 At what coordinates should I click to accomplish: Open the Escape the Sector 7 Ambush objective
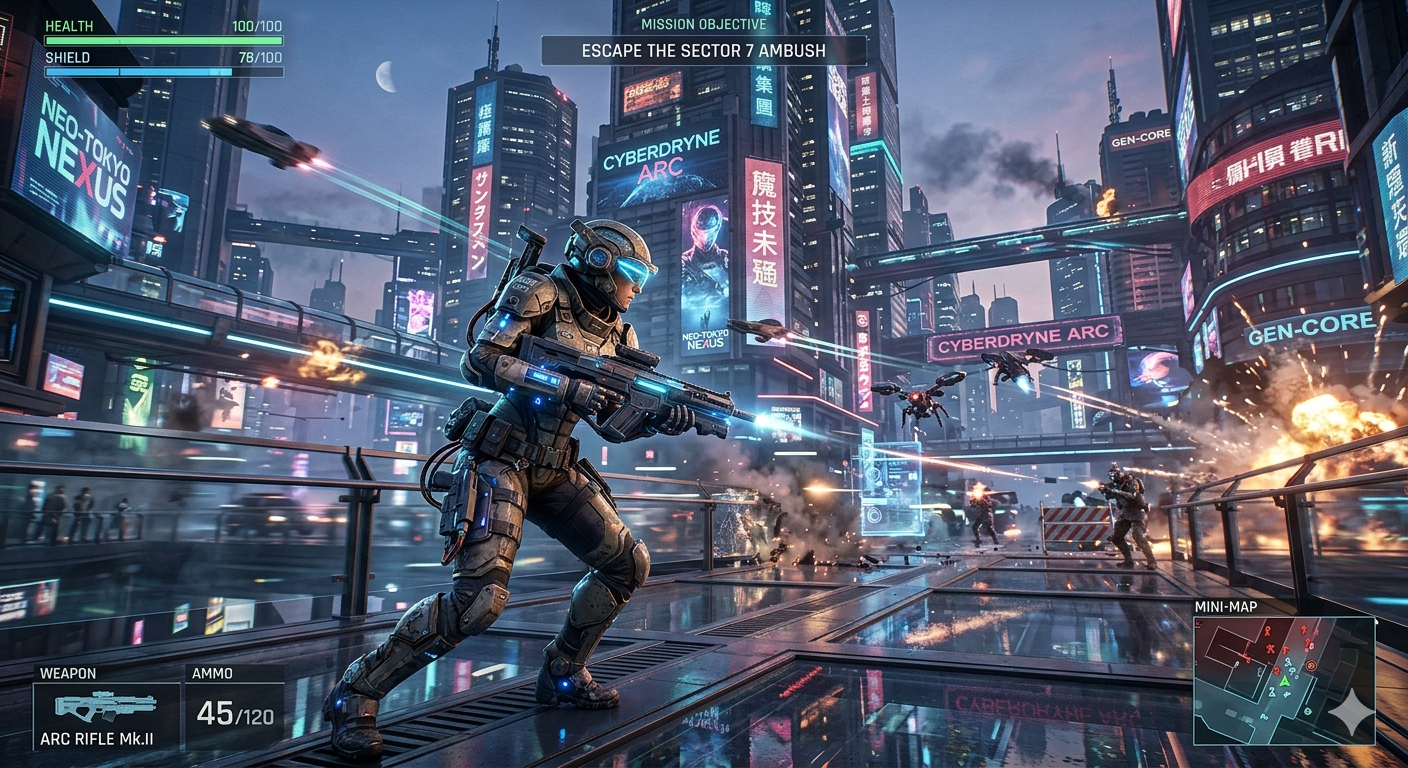703,51
